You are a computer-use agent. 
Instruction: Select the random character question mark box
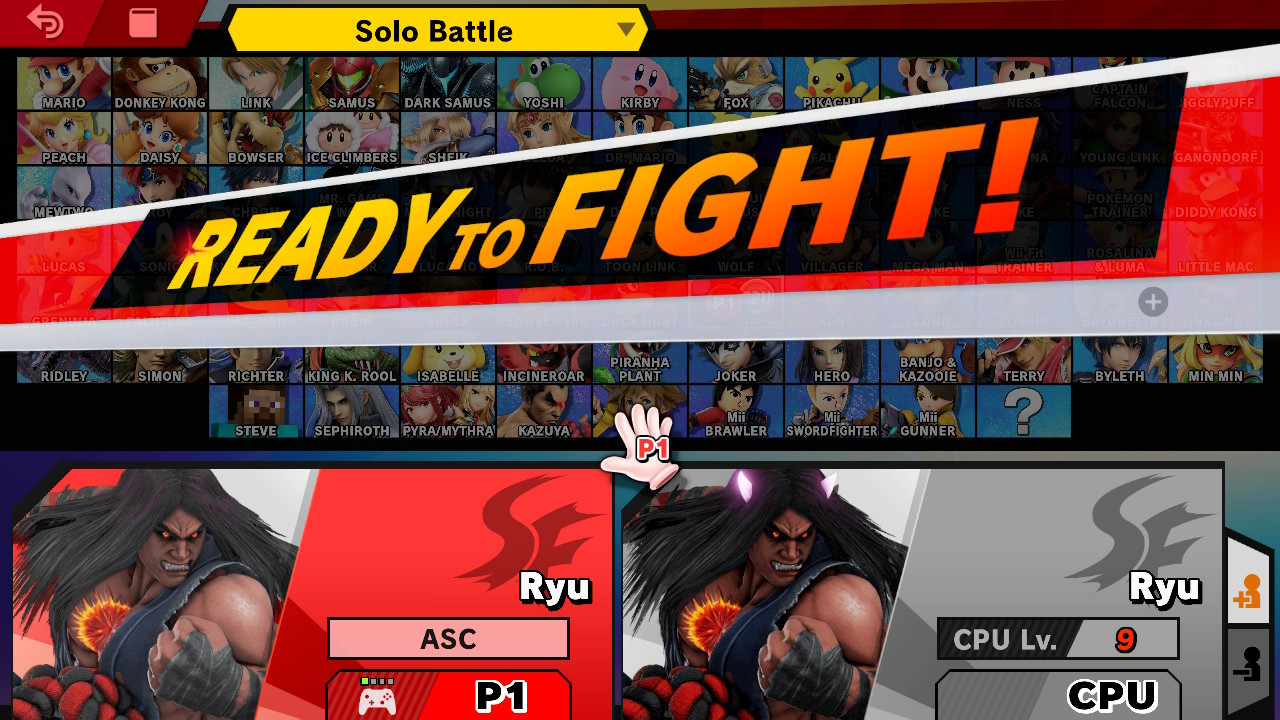pyautogui.click(x=1021, y=410)
